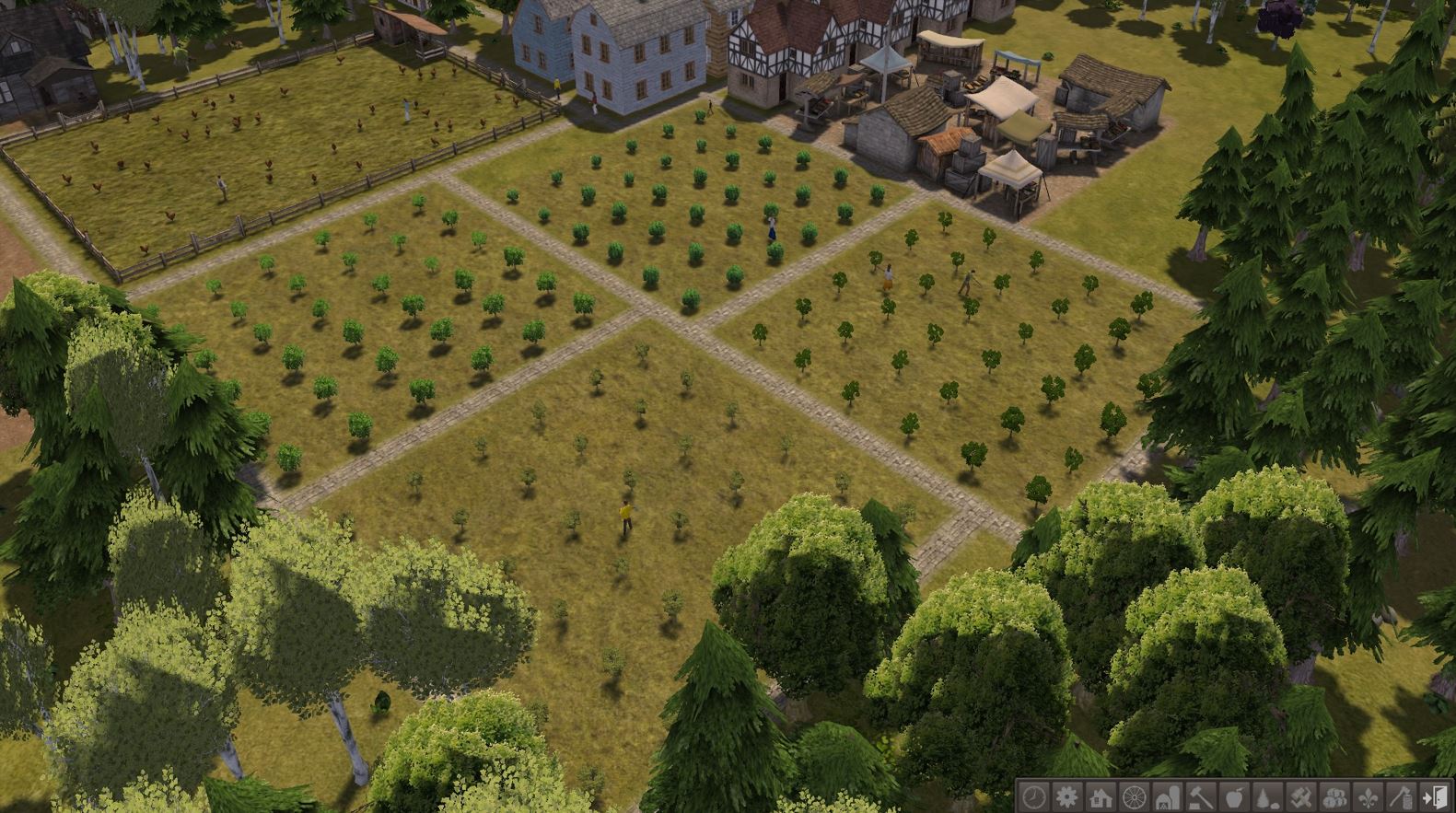Select the hammer town buildings icon
1456x813 pixels.
(1199, 797)
